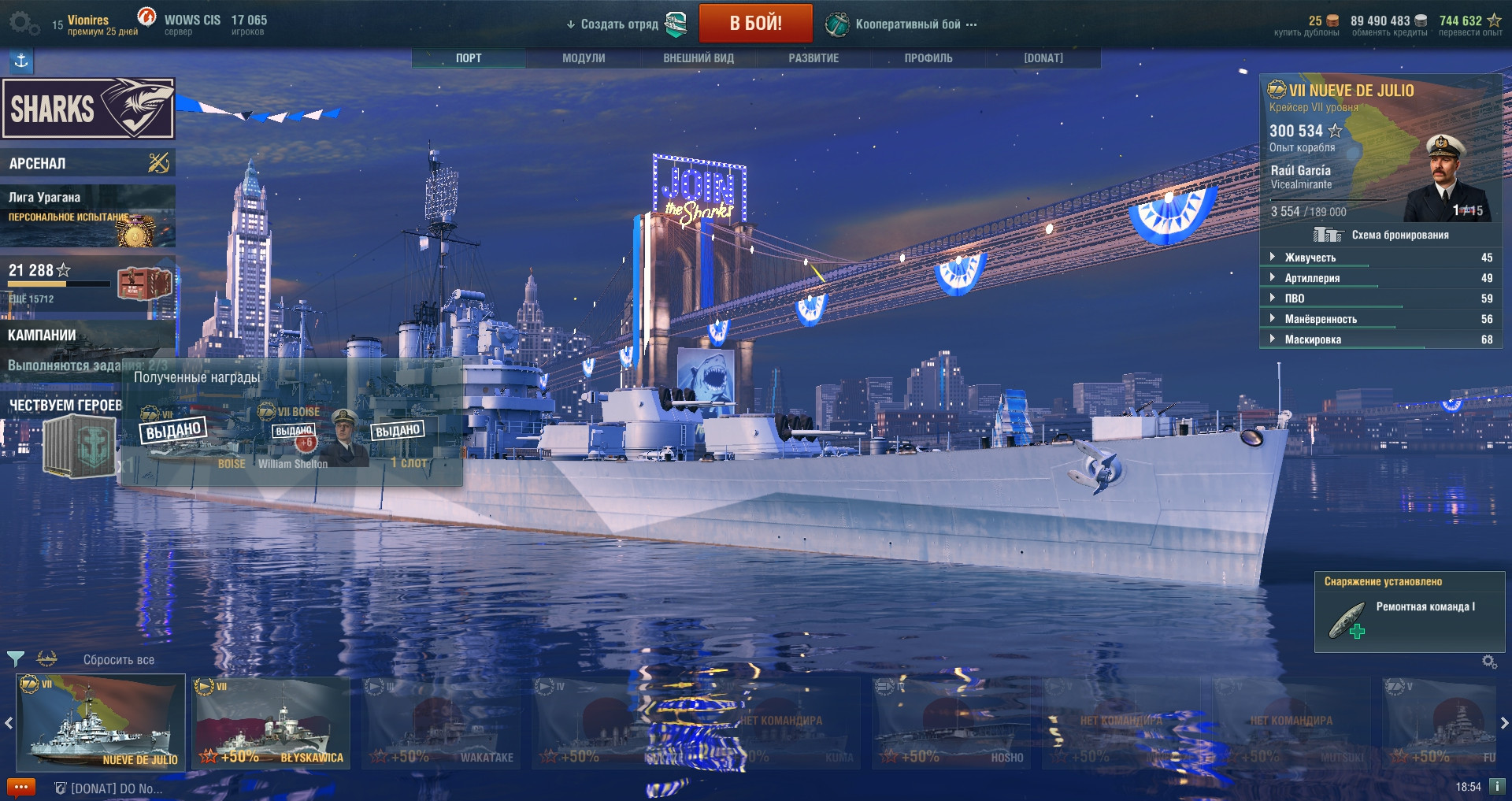
Task: Go to the РАЗВИТИЕ tab
Action: [813, 58]
